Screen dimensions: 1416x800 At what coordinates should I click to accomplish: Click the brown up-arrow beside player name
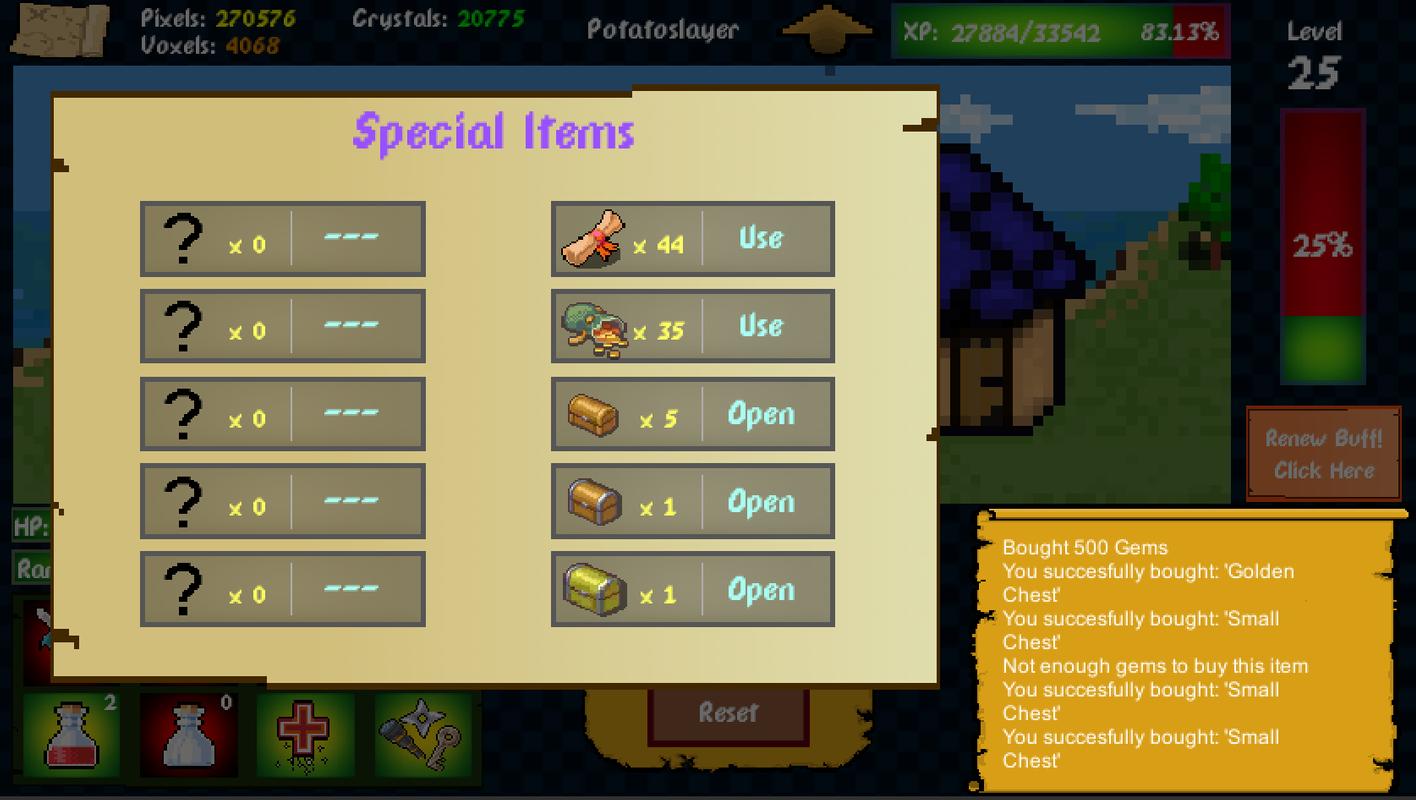click(826, 30)
